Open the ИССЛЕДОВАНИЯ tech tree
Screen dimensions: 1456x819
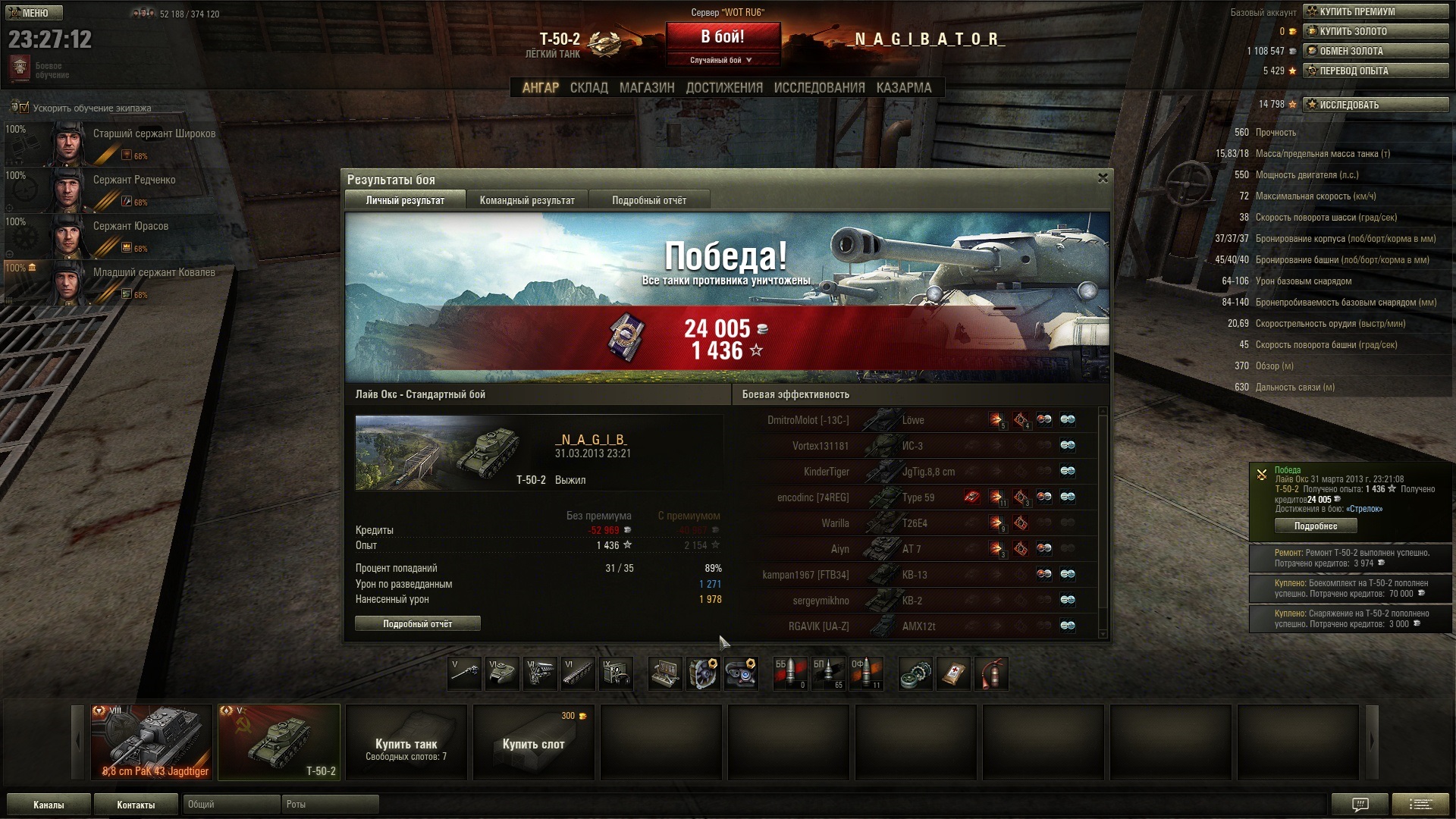coord(819,88)
